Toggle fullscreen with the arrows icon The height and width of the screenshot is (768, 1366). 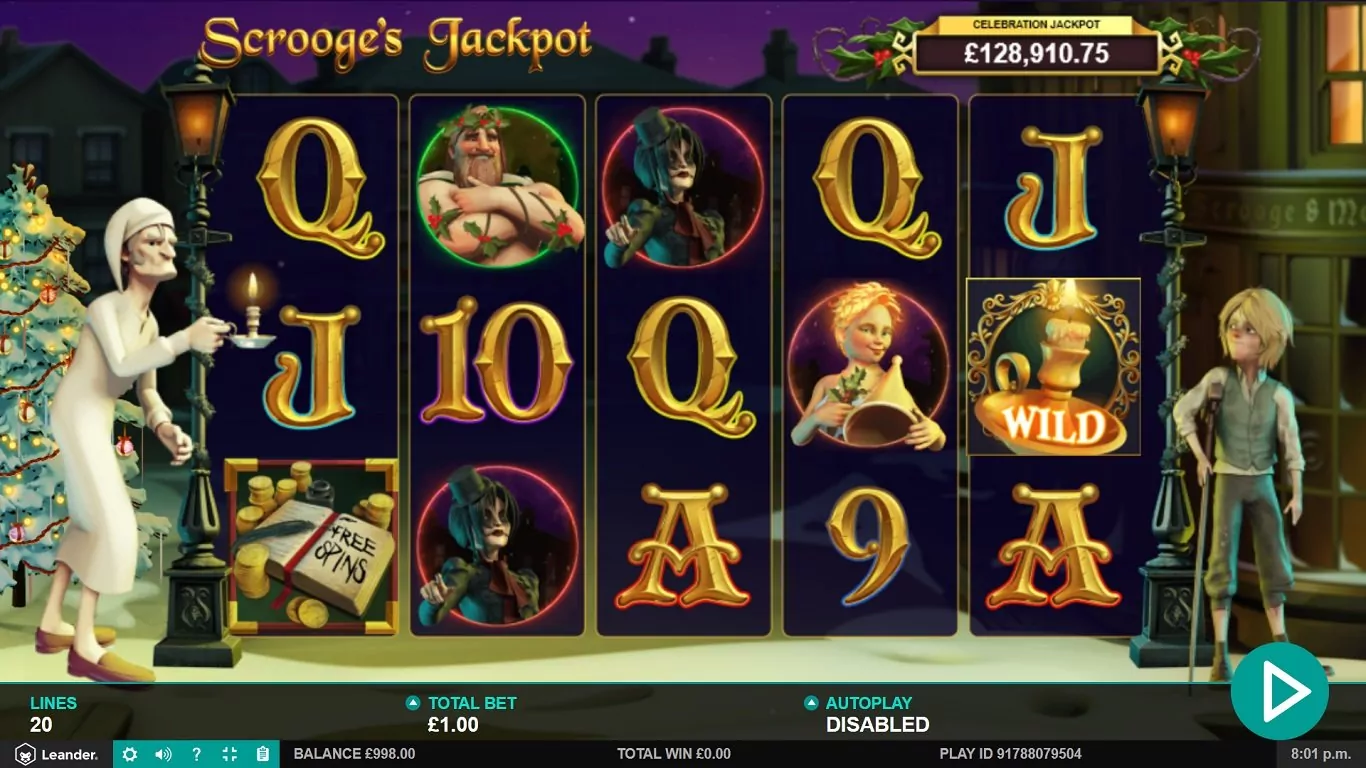point(229,754)
